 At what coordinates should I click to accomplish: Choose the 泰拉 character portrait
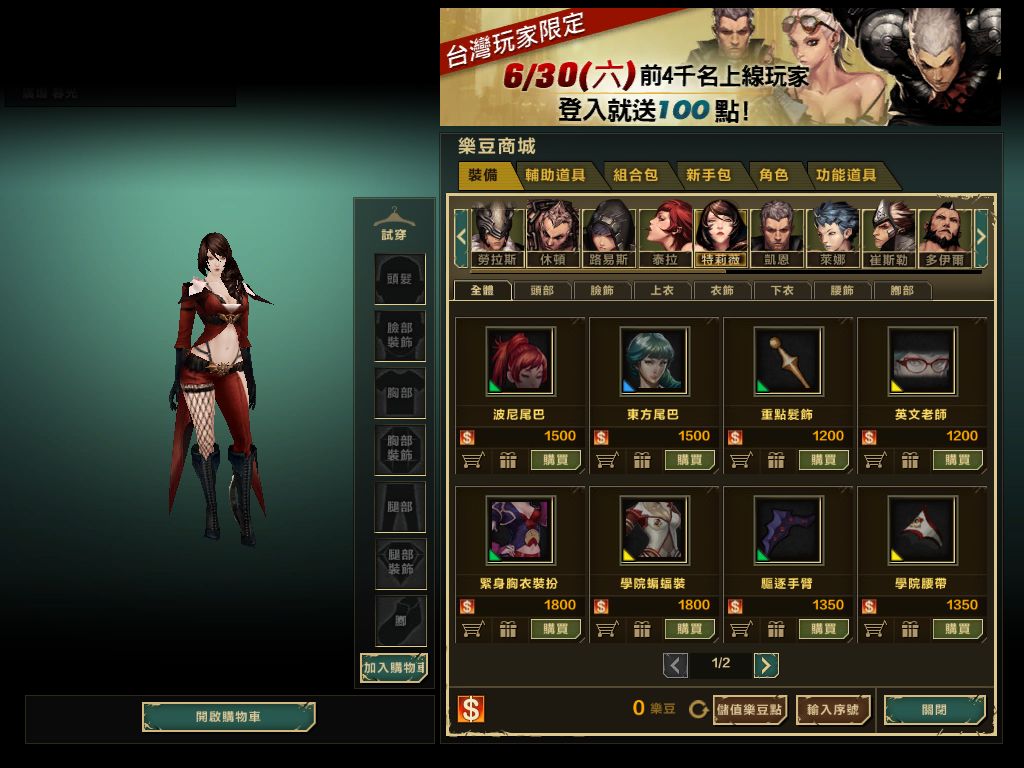(666, 234)
